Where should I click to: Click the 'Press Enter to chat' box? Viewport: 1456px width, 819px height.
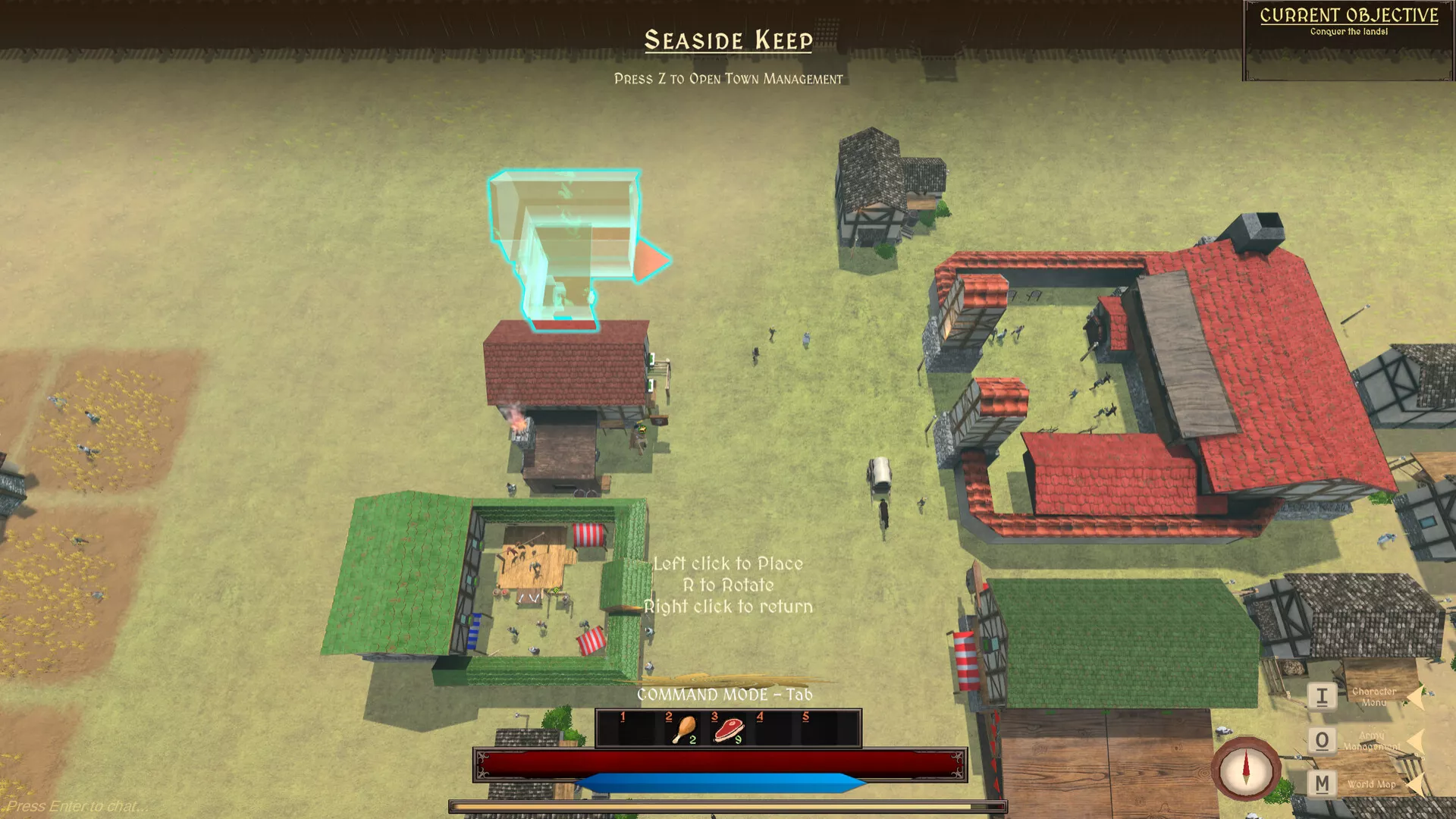pos(76,806)
